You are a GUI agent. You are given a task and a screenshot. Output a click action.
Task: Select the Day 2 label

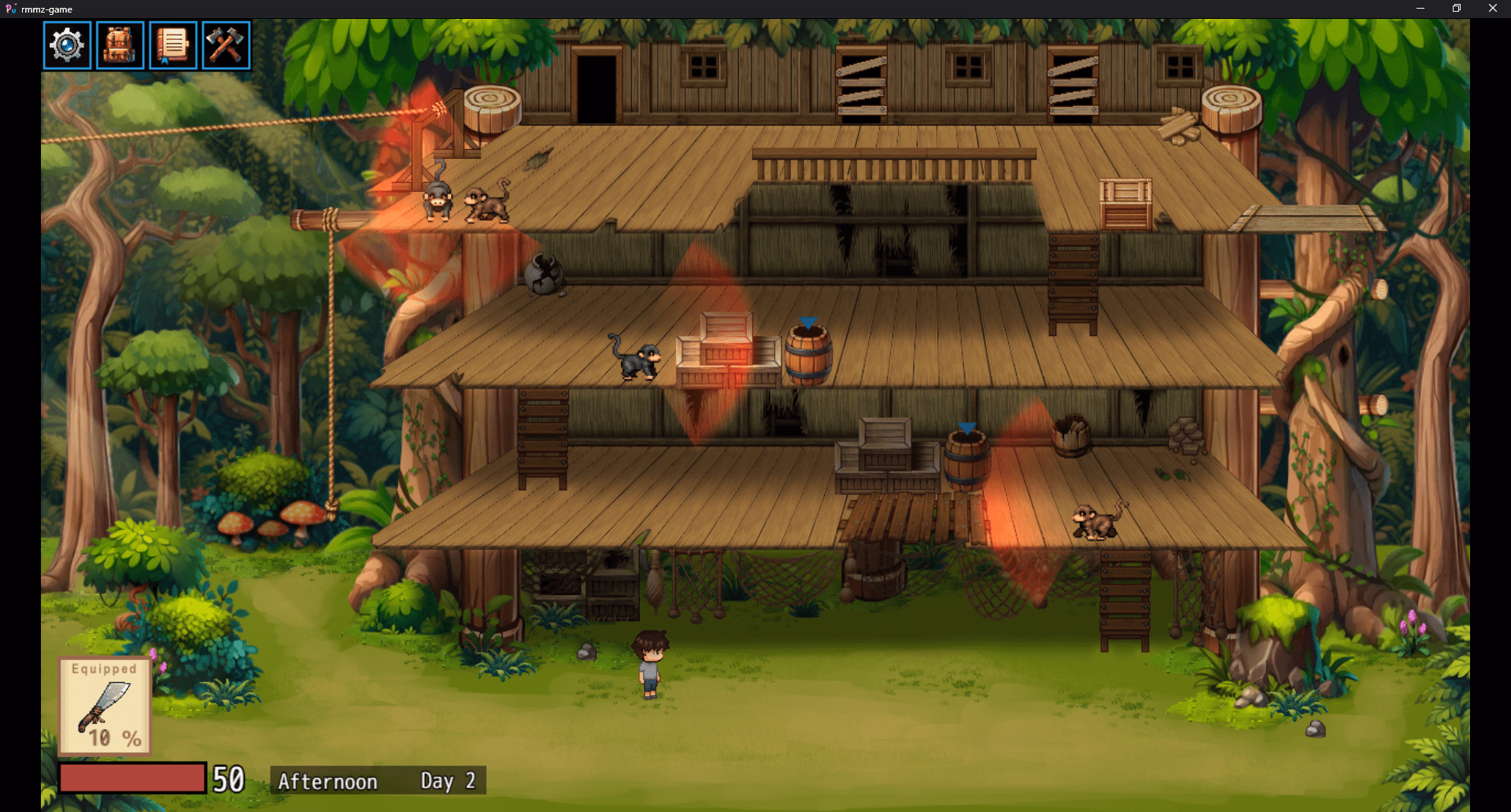(448, 780)
